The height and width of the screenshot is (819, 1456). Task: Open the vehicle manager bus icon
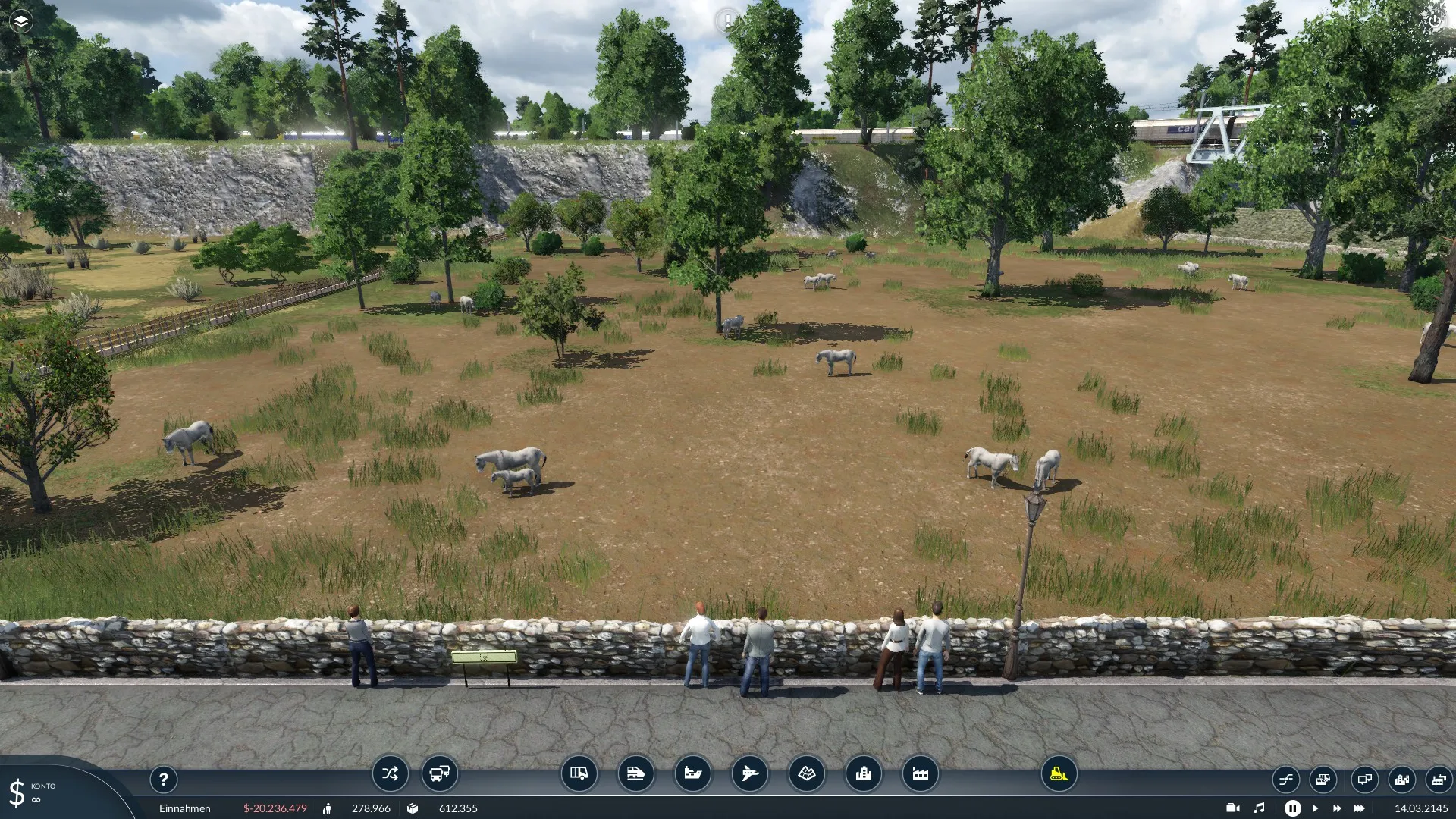click(440, 773)
